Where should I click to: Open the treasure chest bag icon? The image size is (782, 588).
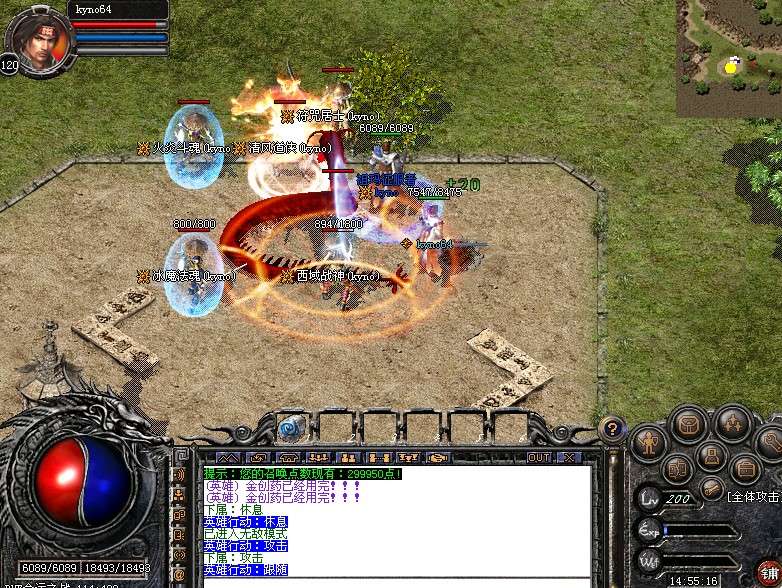point(688,424)
